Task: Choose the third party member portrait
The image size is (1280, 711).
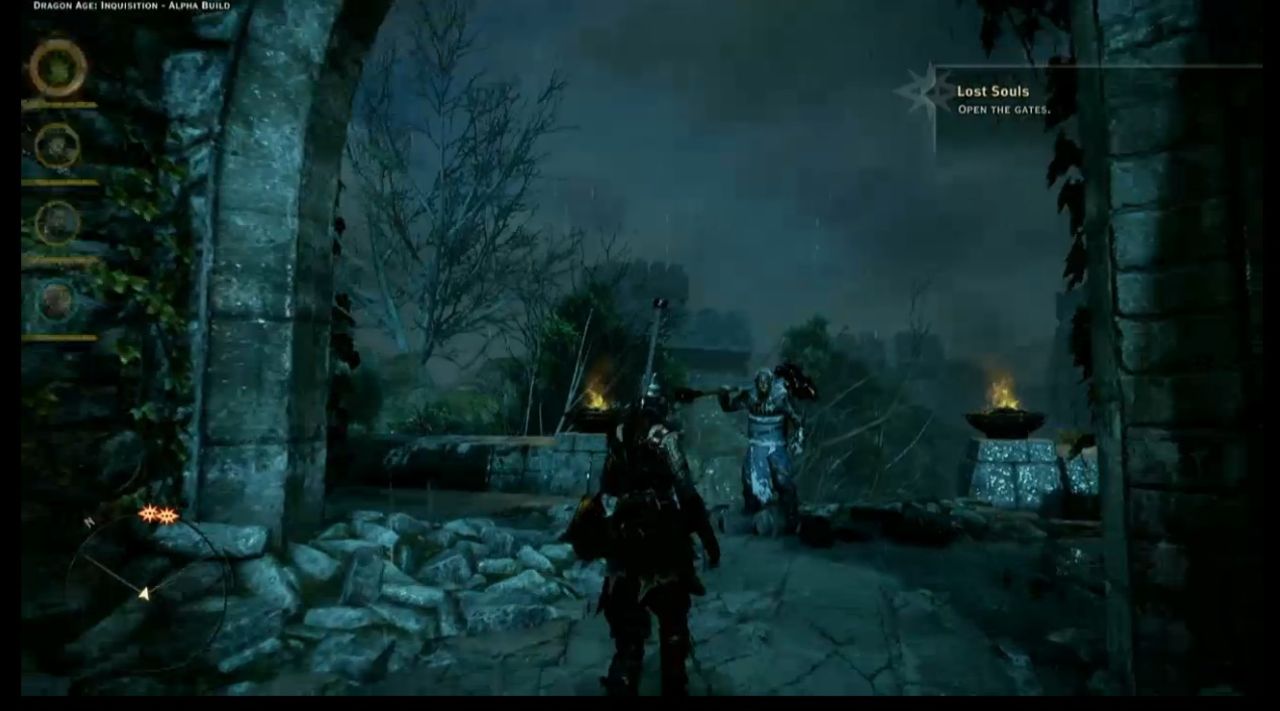Action: coord(57,222)
